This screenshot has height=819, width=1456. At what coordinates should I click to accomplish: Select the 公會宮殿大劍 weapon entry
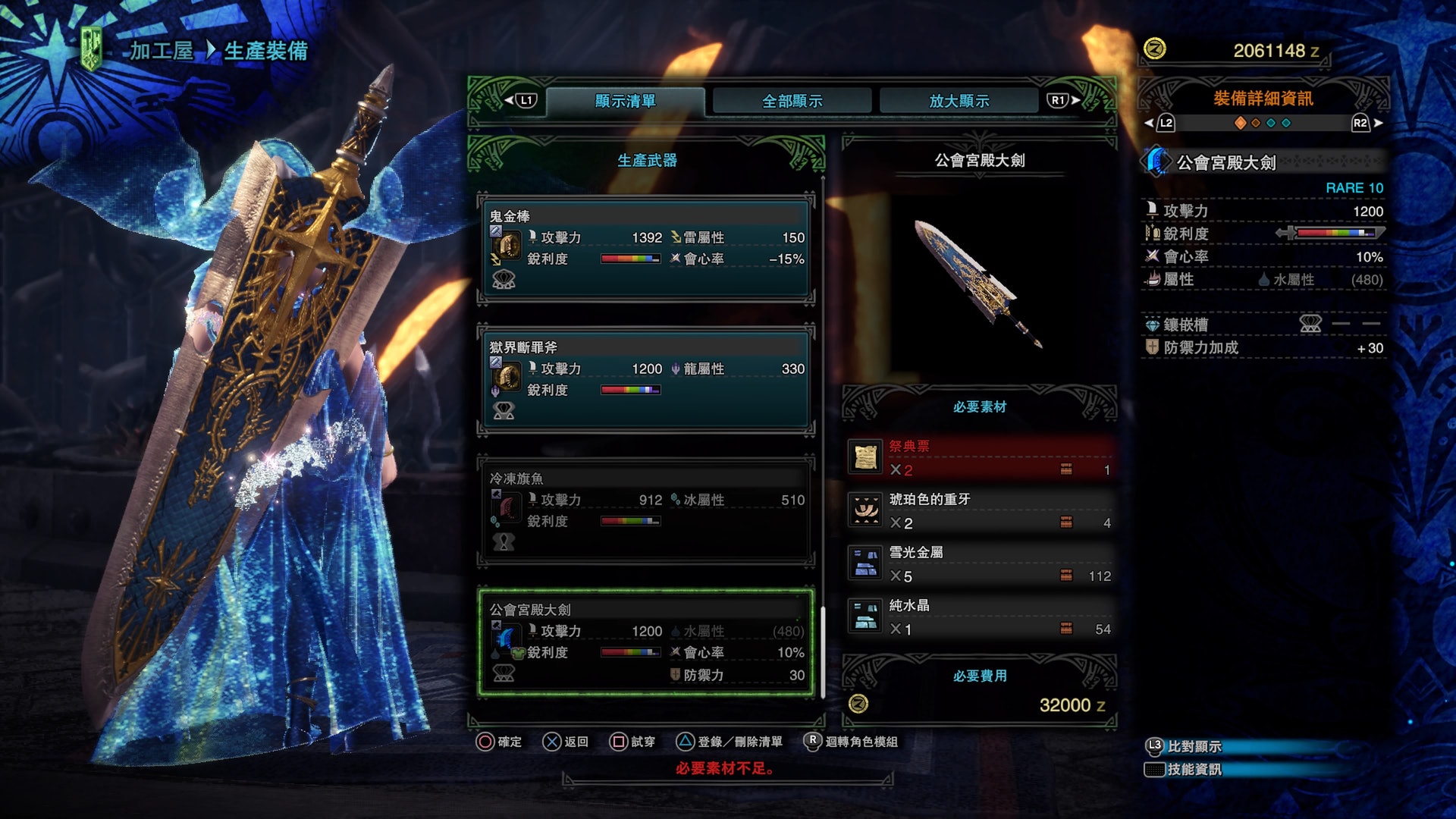coord(646,642)
